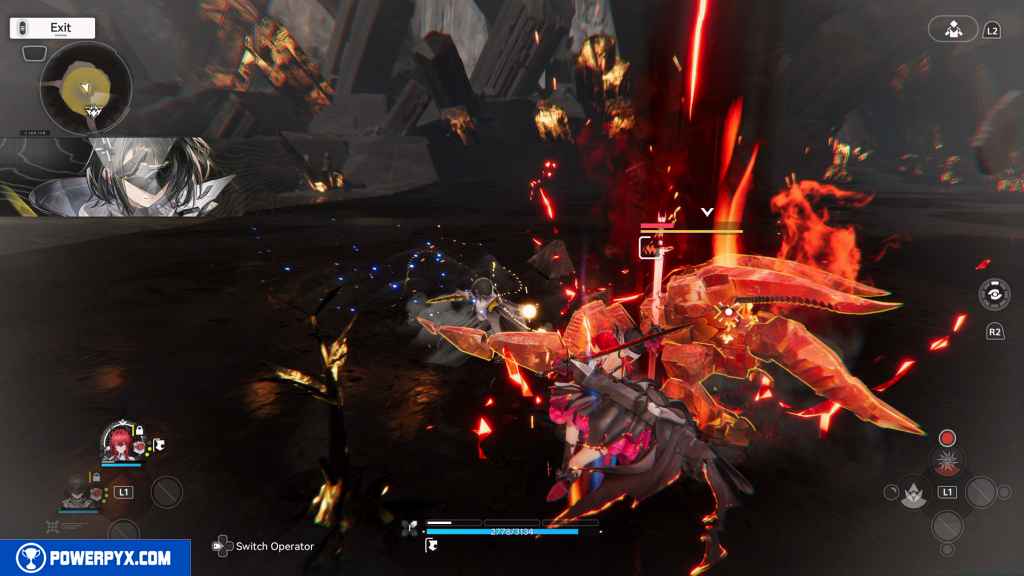Viewport: 1024px width, 576px height.
Task: Select the red-haired operator portrait
Action: [x=120, y=442]
